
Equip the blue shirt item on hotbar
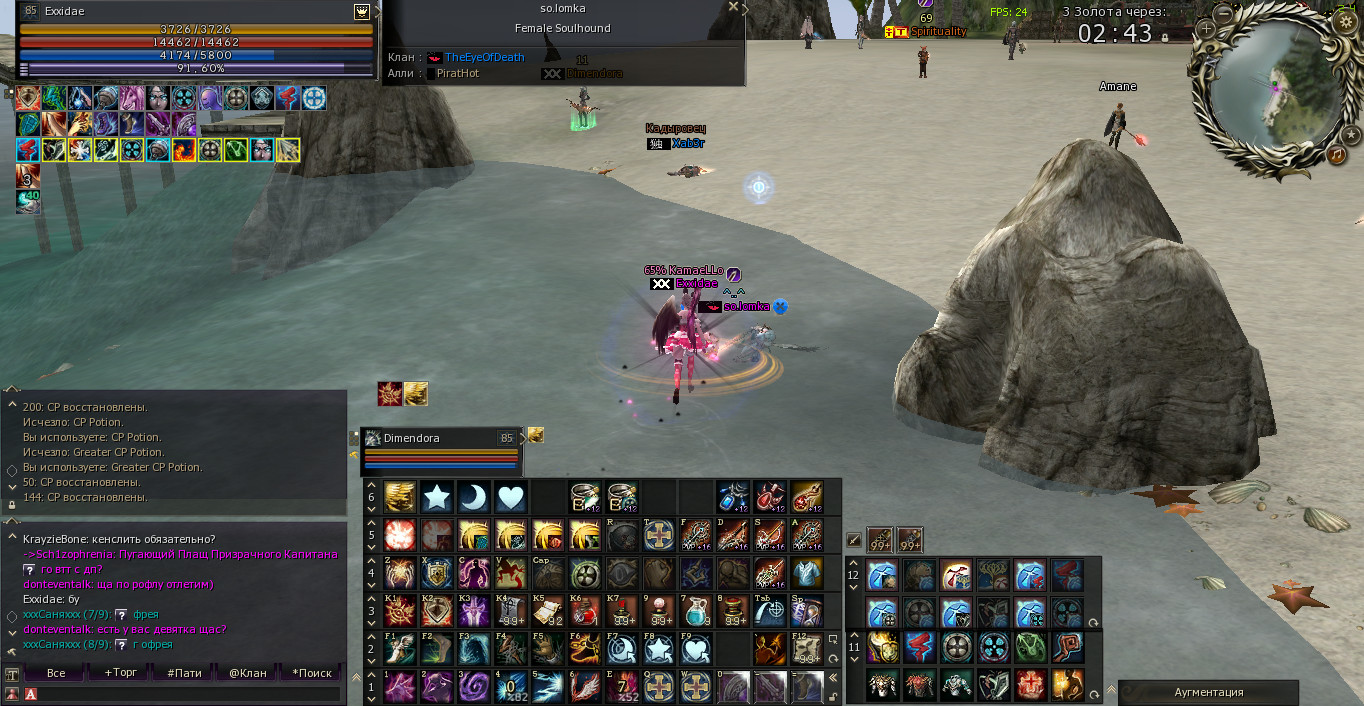click(806, 573)
